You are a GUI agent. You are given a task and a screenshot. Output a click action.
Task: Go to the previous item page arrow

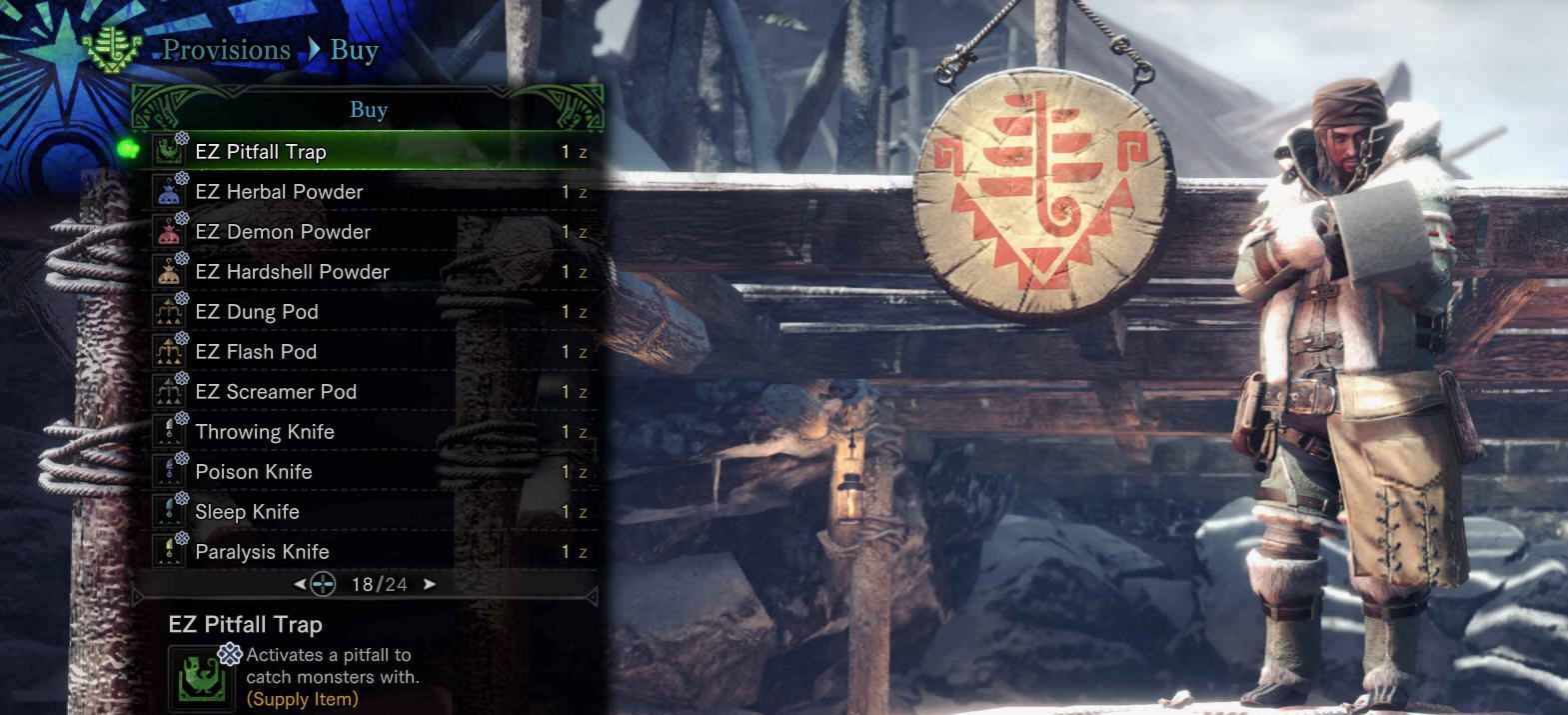pyautogui.click(x=300, y=584)
